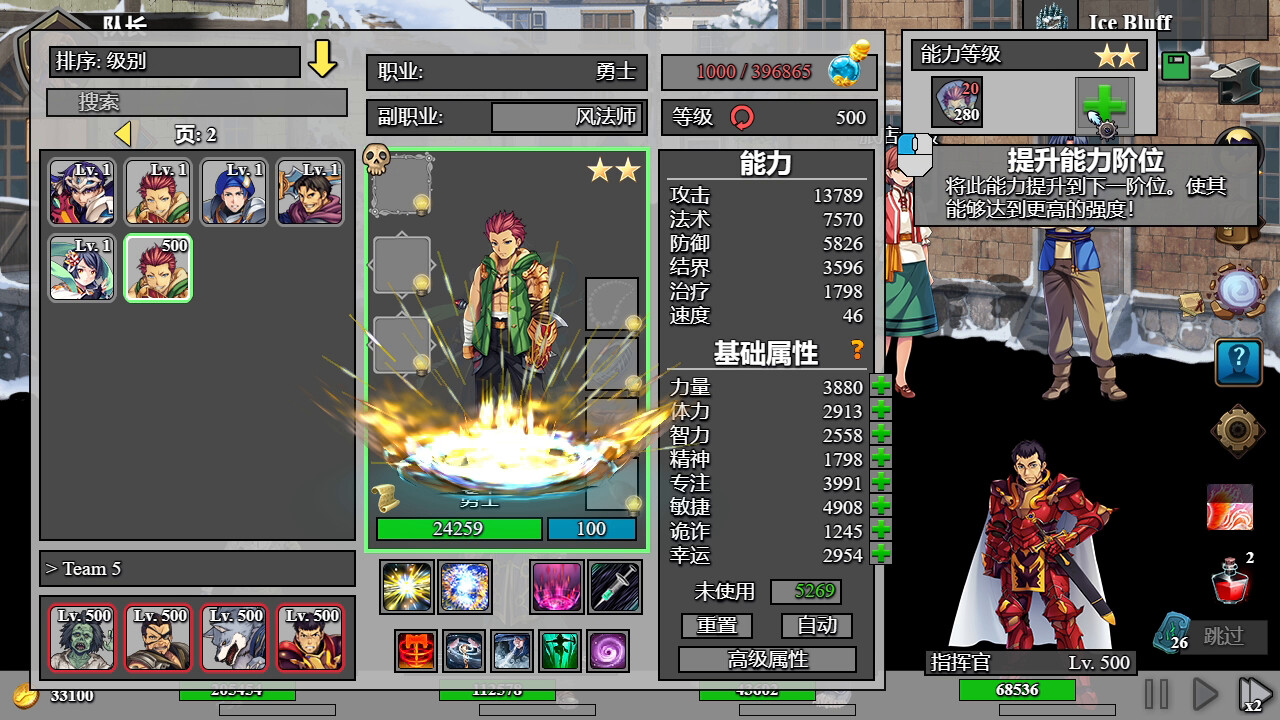Expand the Team 5 section
This screenshot has width=1280, height=720.
point(196,568)
